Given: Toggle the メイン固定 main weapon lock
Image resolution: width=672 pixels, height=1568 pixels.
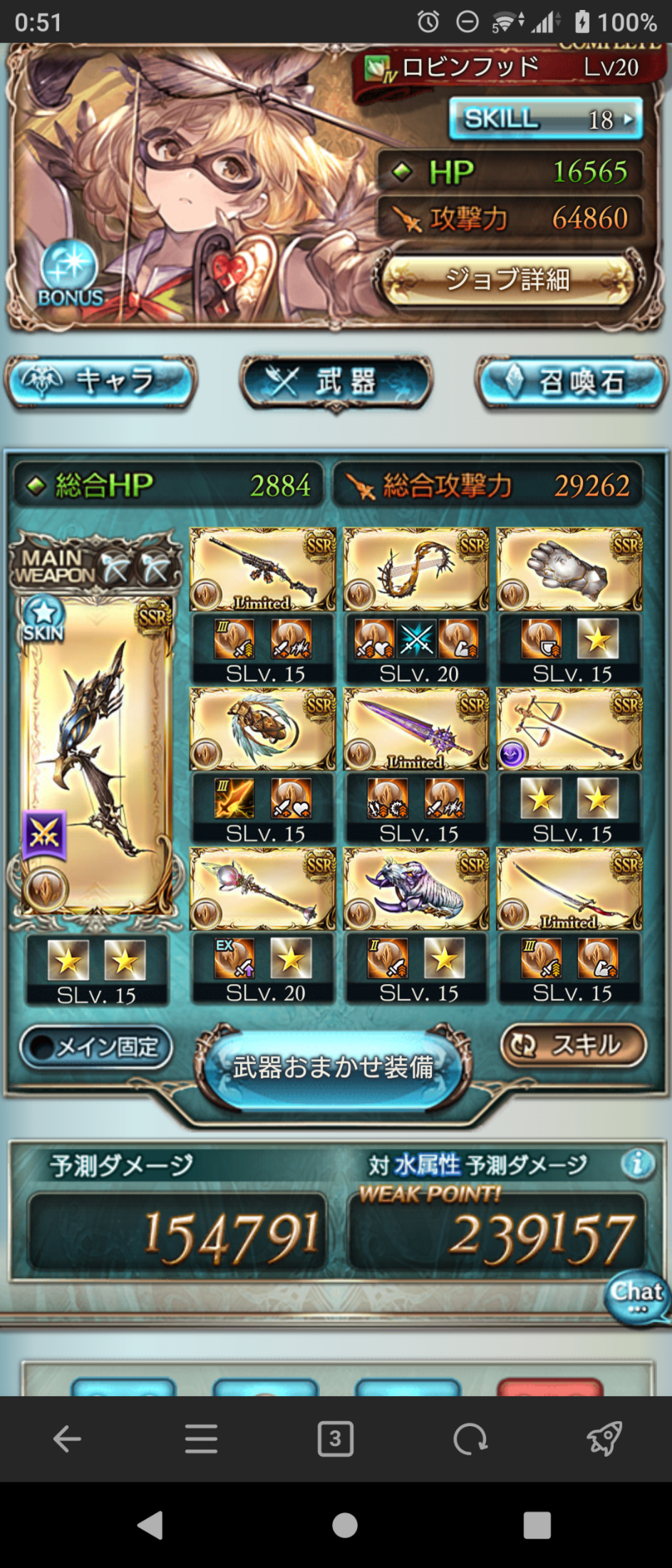Looking at the screenshot, I should (96, 1047).
